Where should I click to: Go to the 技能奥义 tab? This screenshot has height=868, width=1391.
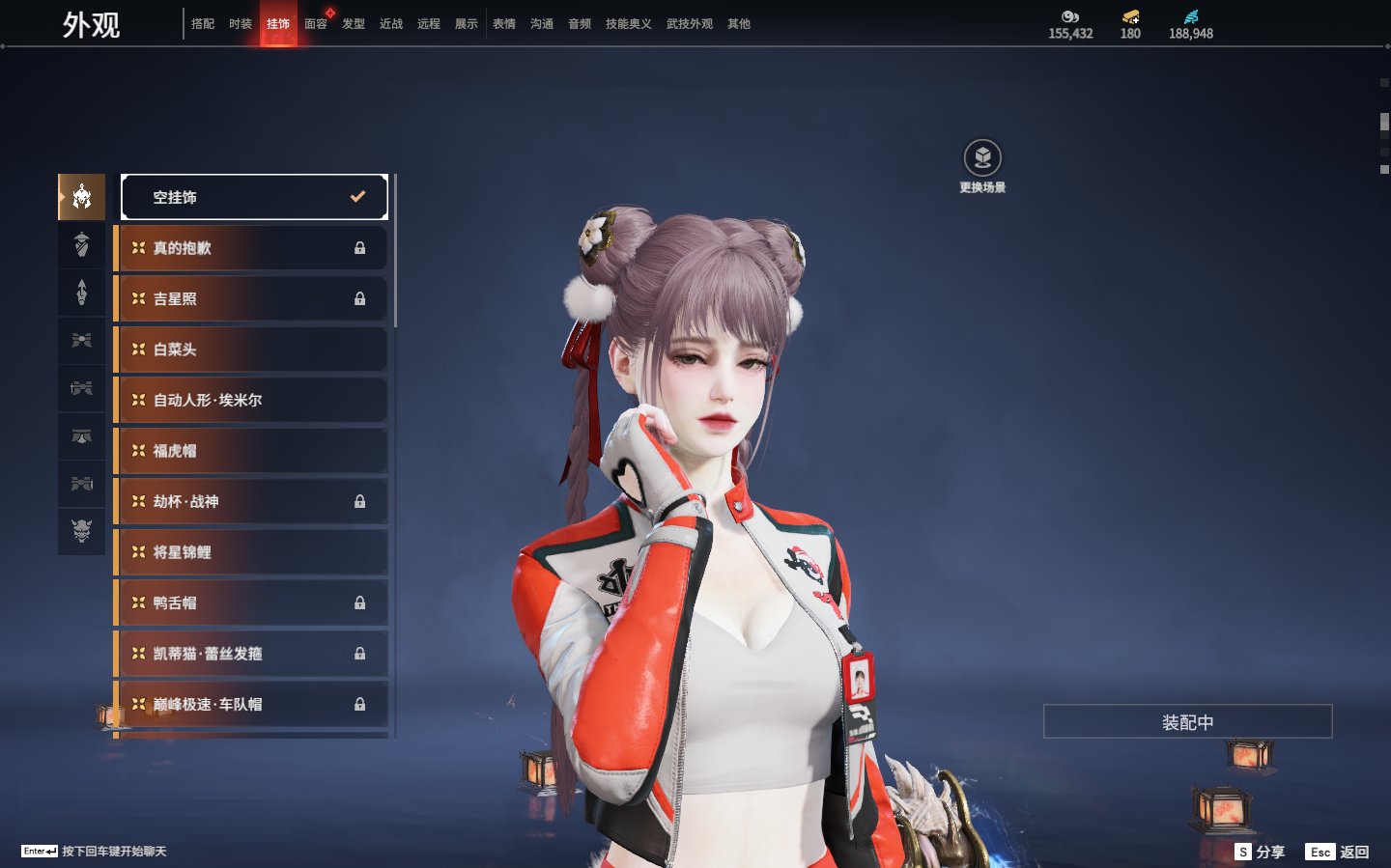[628, 24]
